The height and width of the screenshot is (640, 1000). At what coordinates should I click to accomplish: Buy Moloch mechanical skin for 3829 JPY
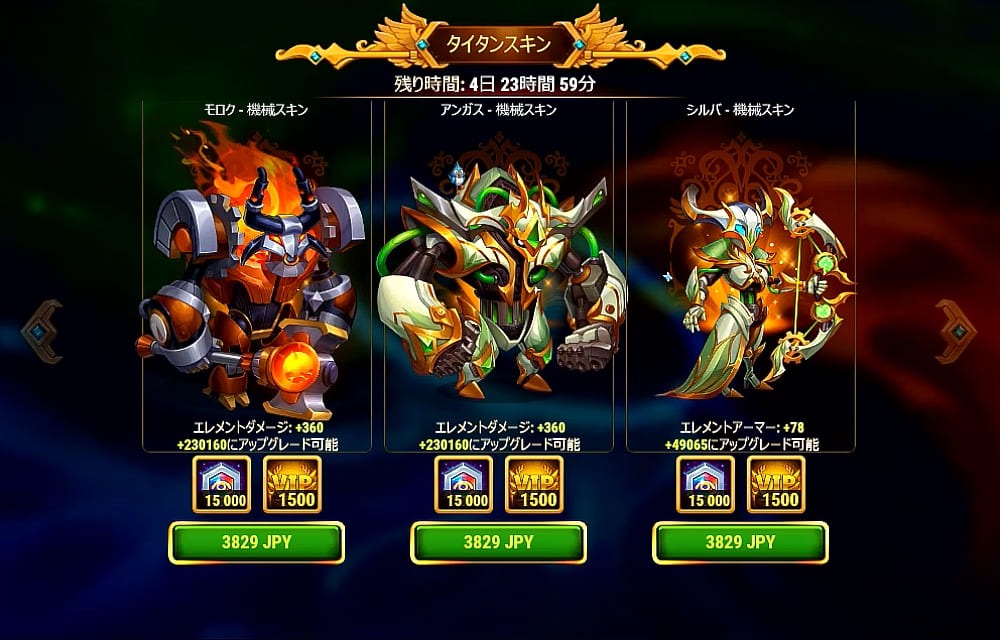click(256, 542)
